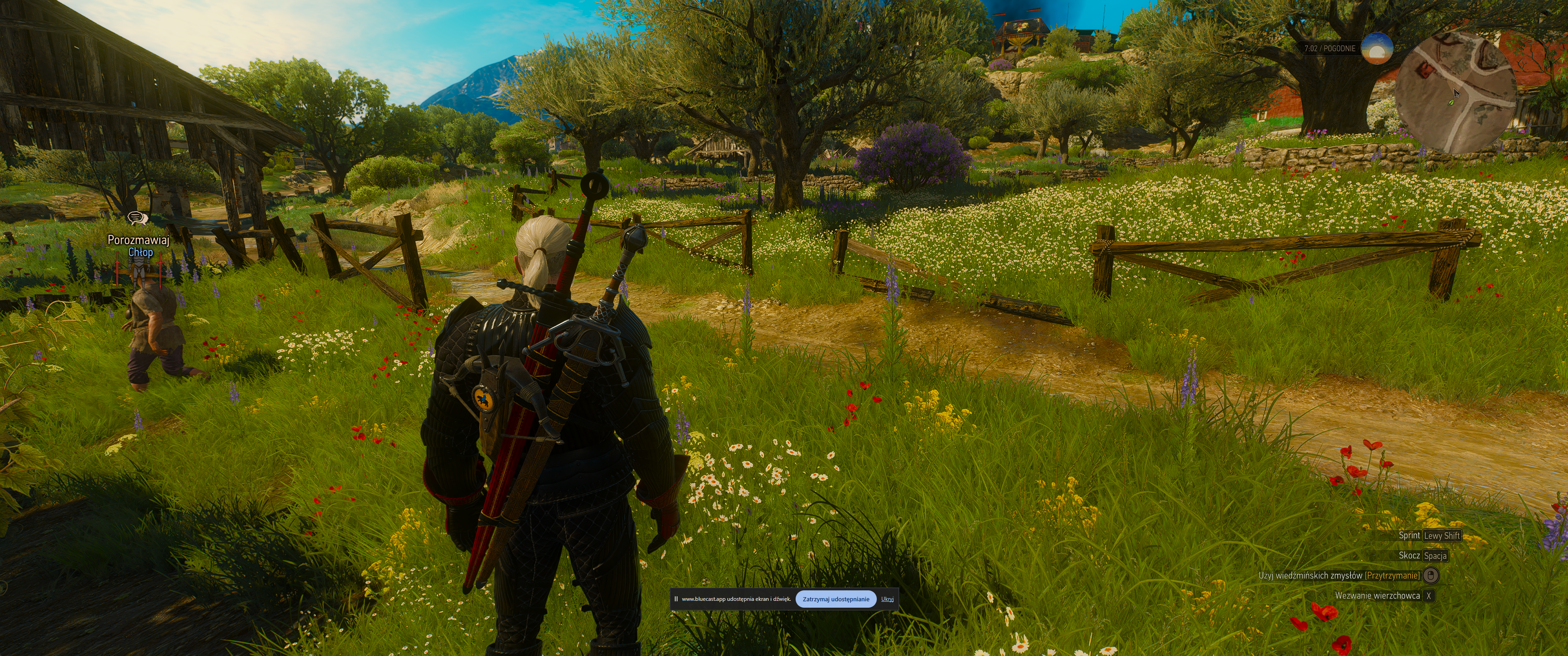
Task: Stop screen sharing with Zatrzymaj udostępnianie
Action: (x=836, y=599)
